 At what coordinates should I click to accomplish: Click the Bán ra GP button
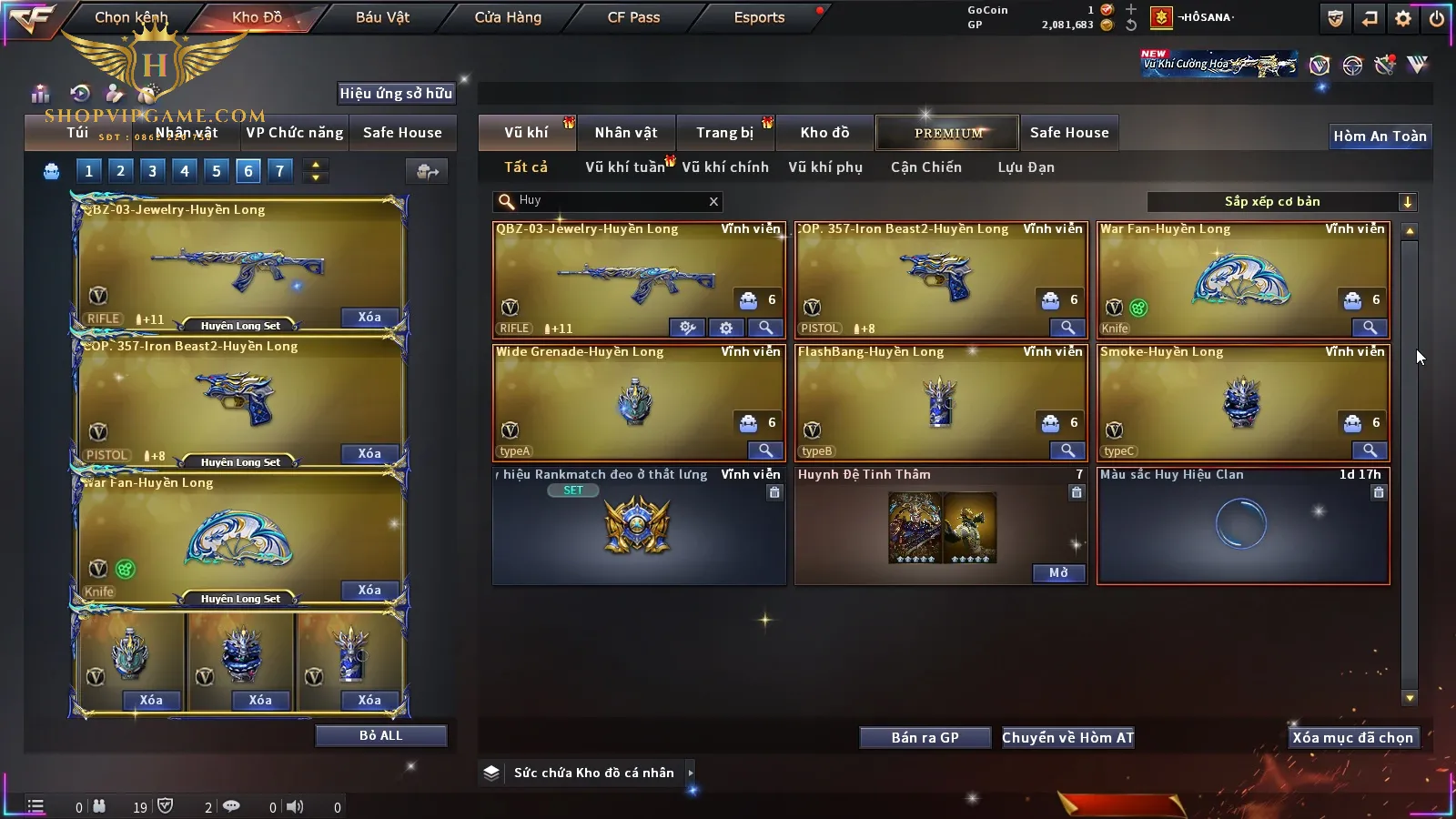click(x=925, y=738)
